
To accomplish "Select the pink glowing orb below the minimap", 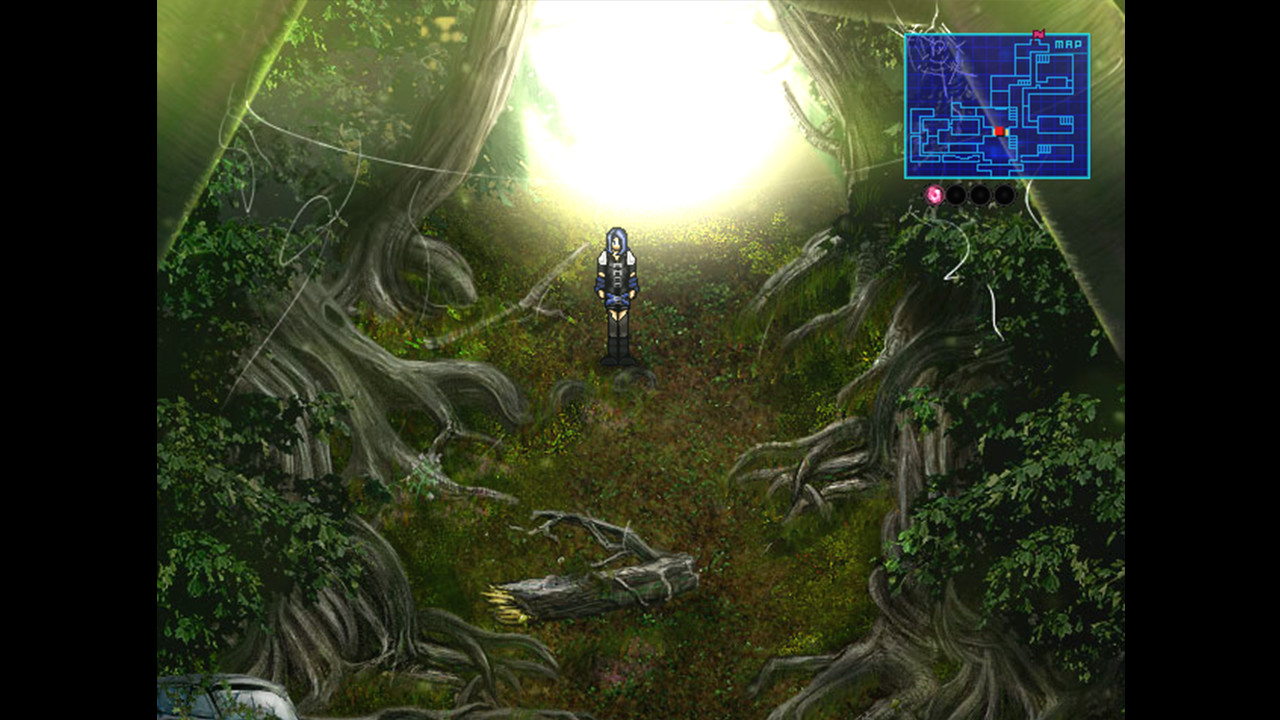I will tap(934, 194).
